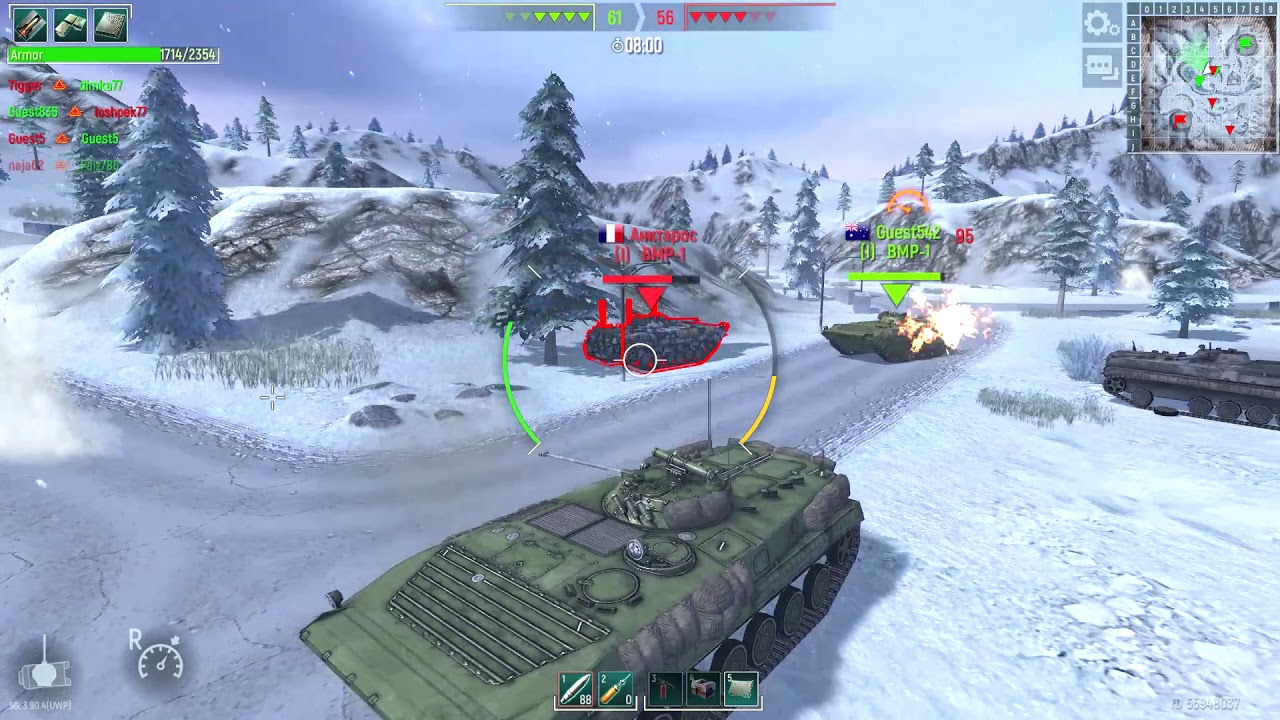Viewport: 1280px width, 720px height.
Task: Select player Guest836 in the team list
Action: tap(33, 112)
